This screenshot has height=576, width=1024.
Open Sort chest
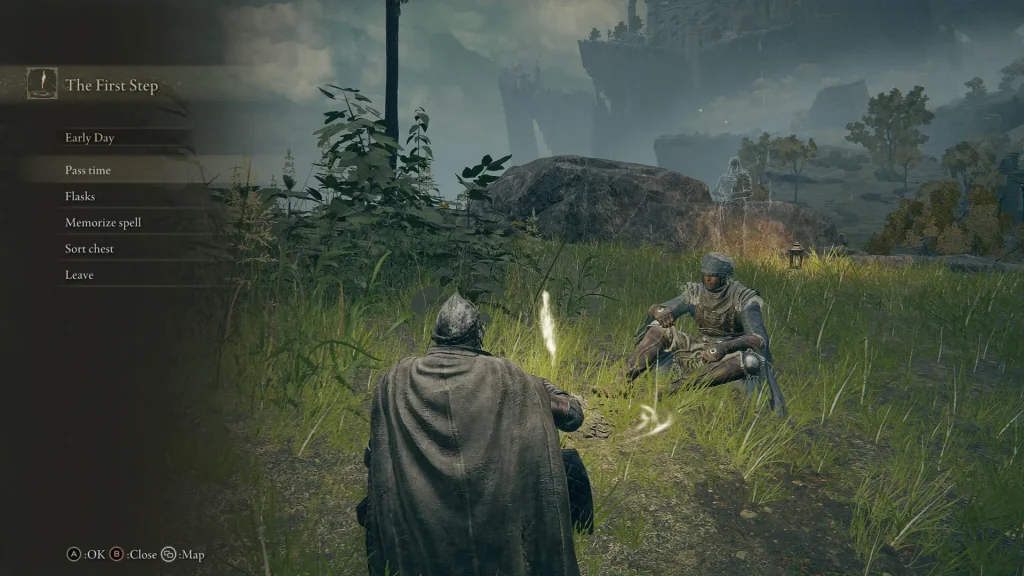click(x=89, y=248)
